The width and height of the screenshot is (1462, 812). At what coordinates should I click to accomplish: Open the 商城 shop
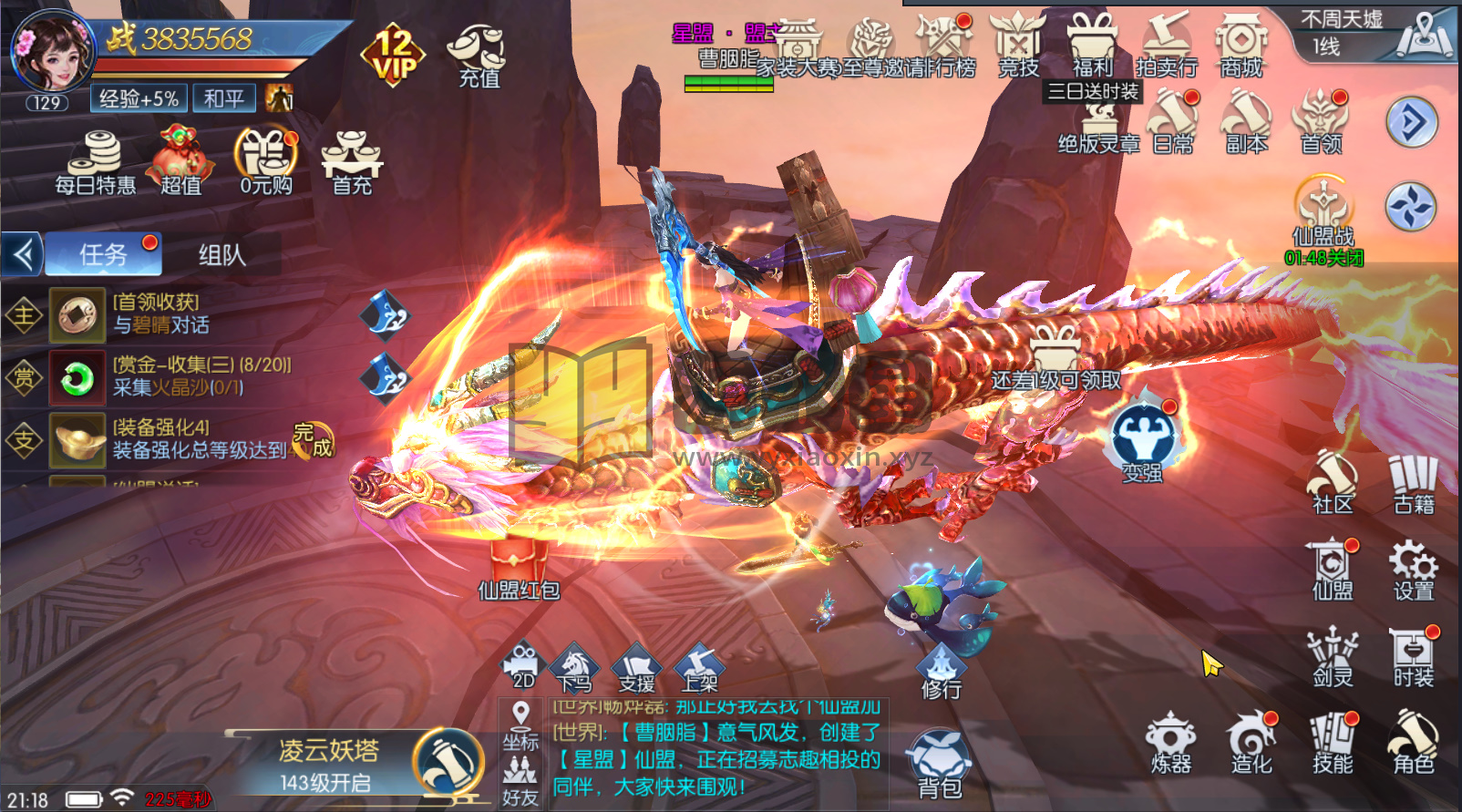[1241, 46]
